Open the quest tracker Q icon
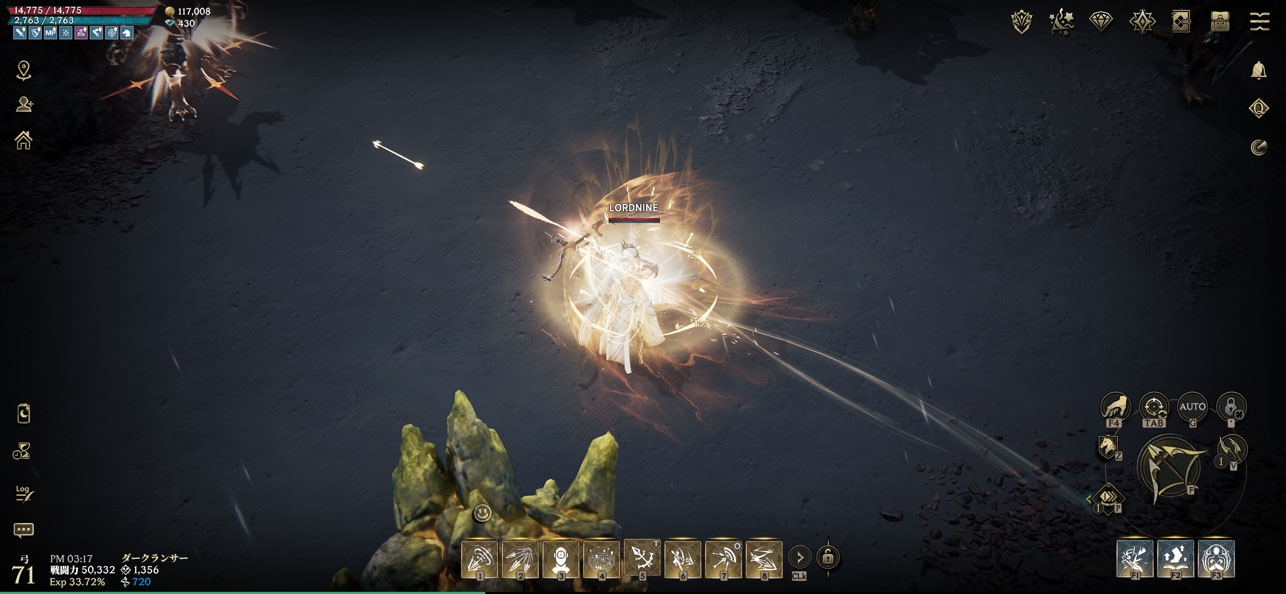This screenshot has height=594, width=1286. (x=1259, y=108)
